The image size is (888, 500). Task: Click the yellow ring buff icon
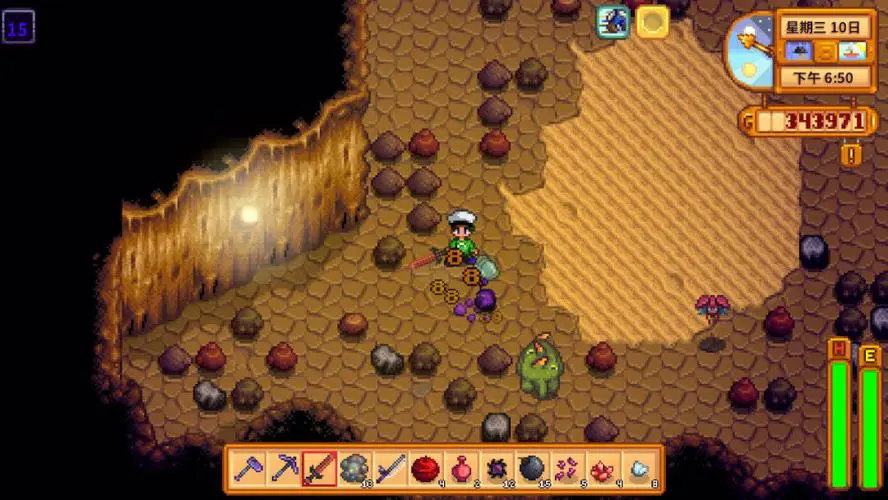coord(652,21)
